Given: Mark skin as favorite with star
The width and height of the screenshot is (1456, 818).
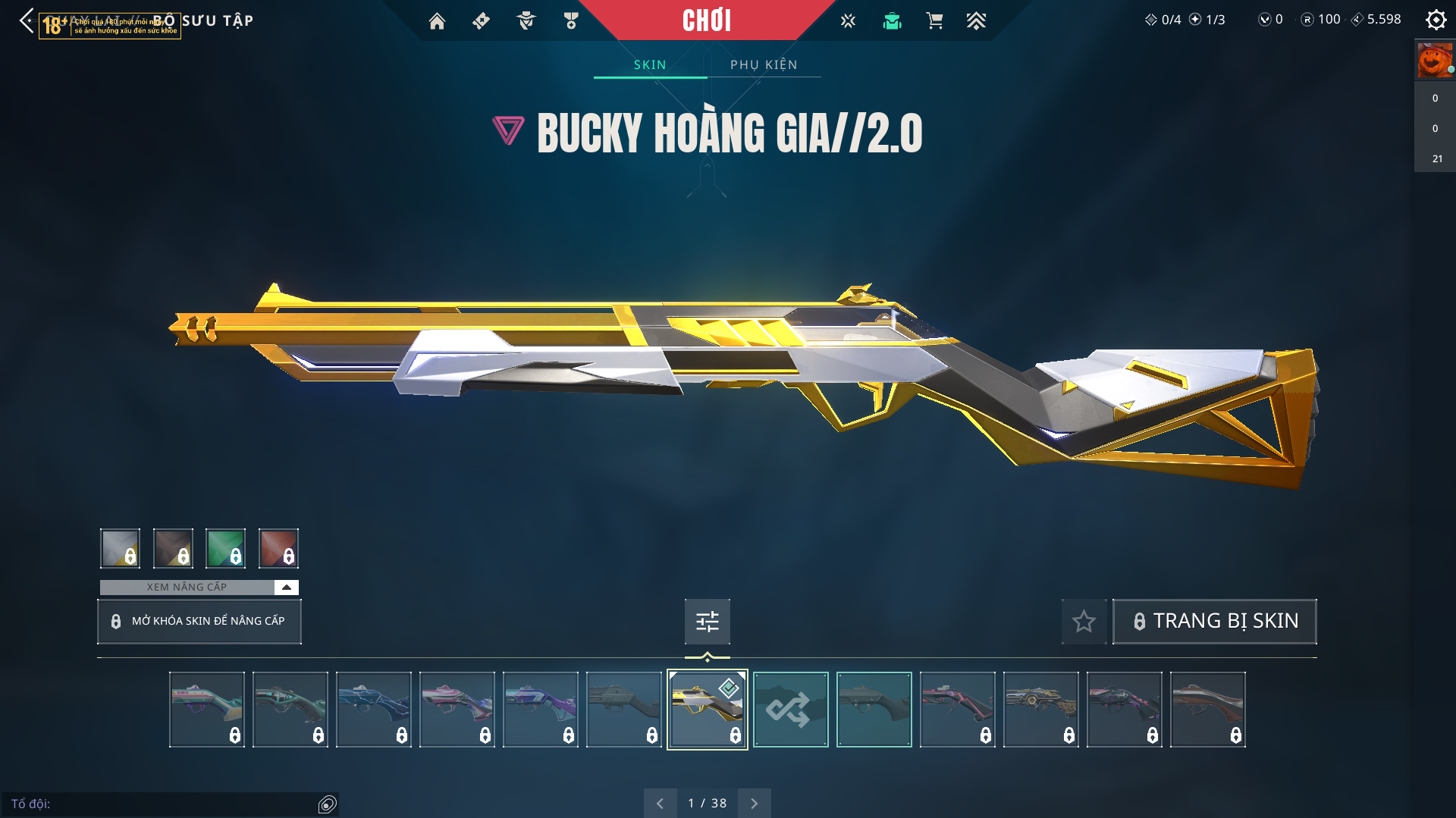Looking at the screenshot, I should 1084,622.
